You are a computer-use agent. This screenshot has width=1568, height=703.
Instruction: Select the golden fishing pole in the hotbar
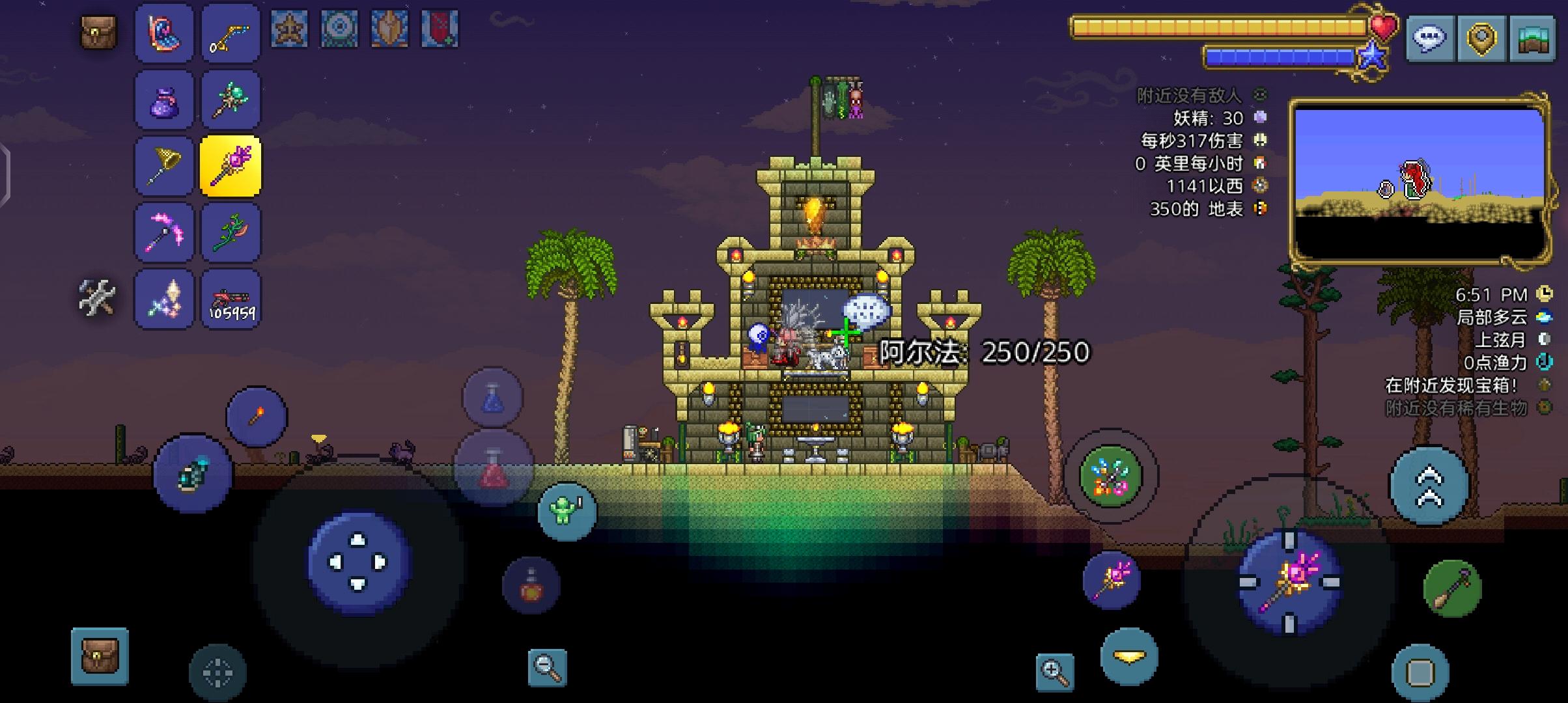(x=230, y=34)
